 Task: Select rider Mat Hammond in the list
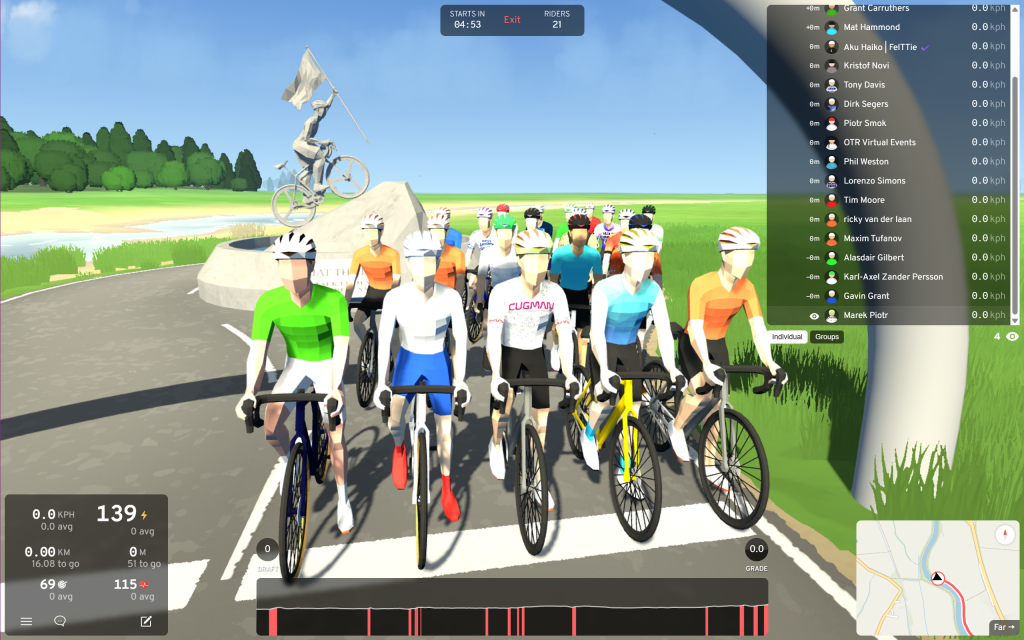click(871, 27)
